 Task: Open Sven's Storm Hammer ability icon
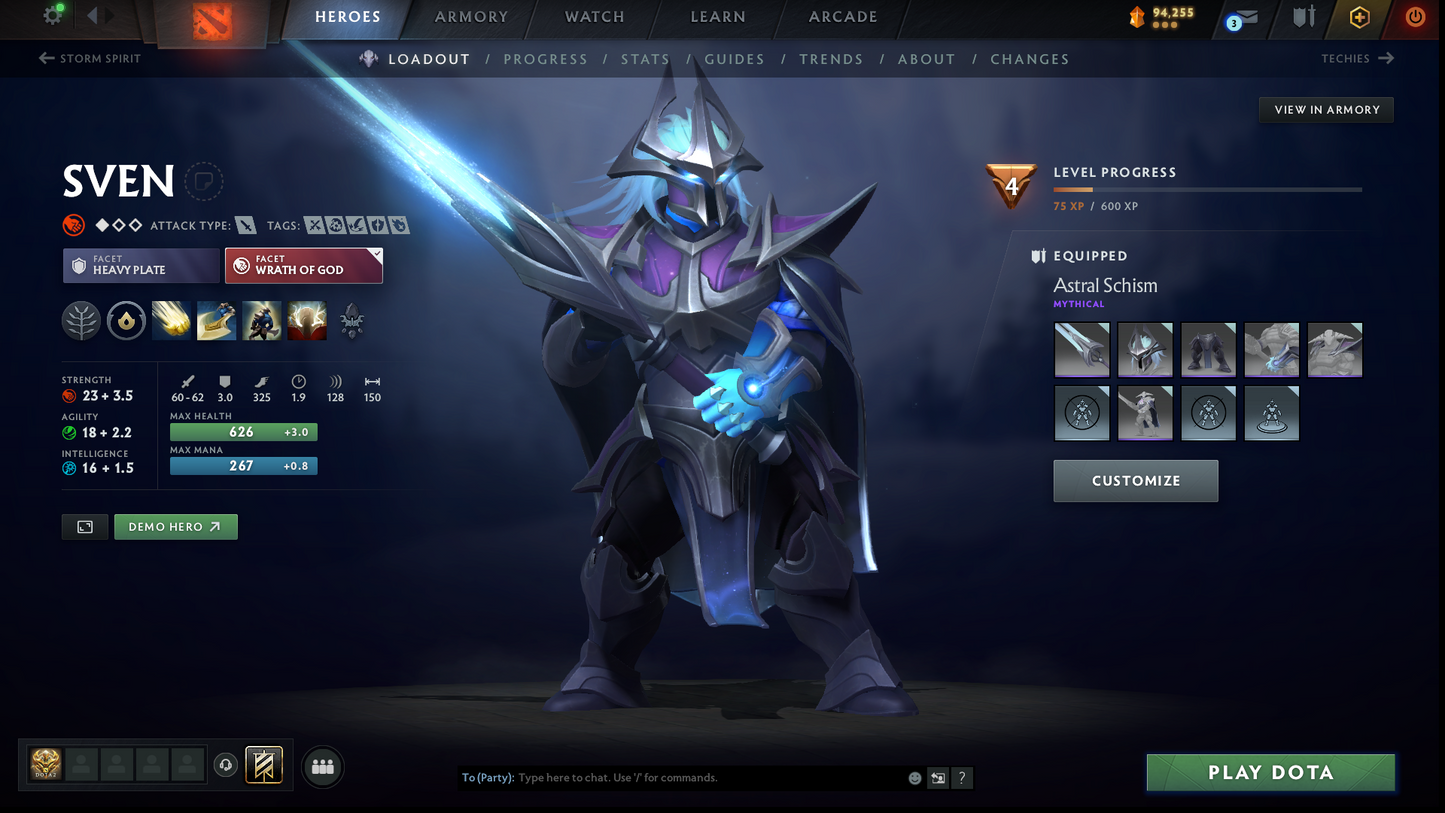[x=172, y=320]
